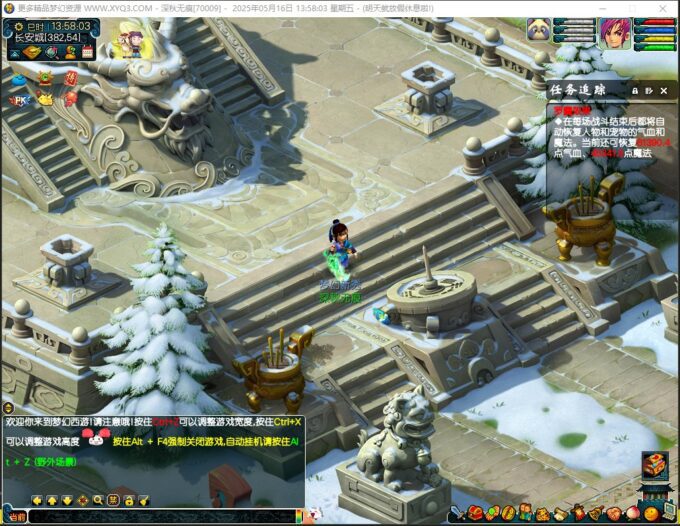
Task: Toggle the quest tracker lock icon
Action: pyautogui.click(x=634, y=90)
